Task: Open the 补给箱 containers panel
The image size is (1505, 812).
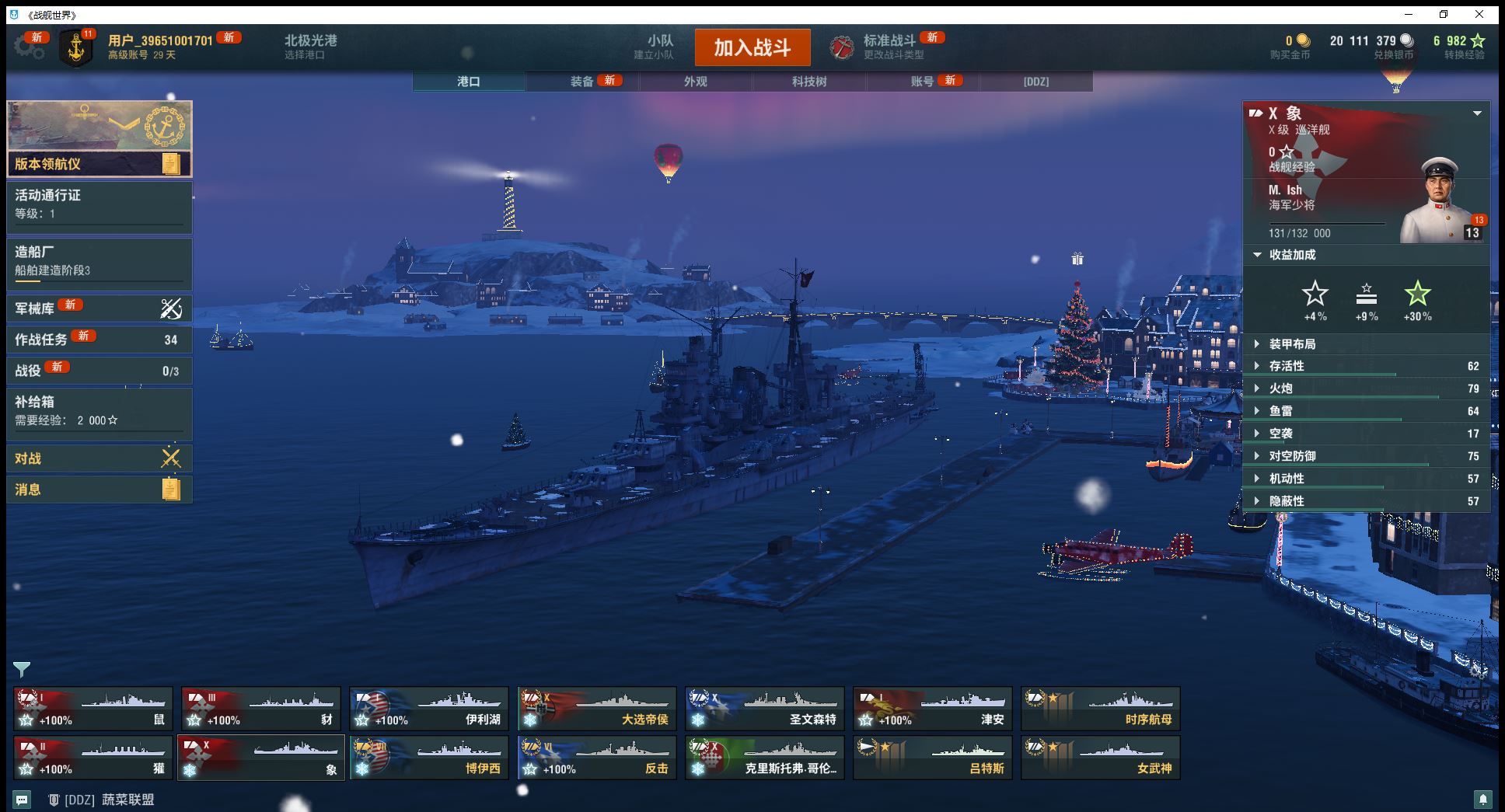Action: pyautogui.click(x=99, y=411)
